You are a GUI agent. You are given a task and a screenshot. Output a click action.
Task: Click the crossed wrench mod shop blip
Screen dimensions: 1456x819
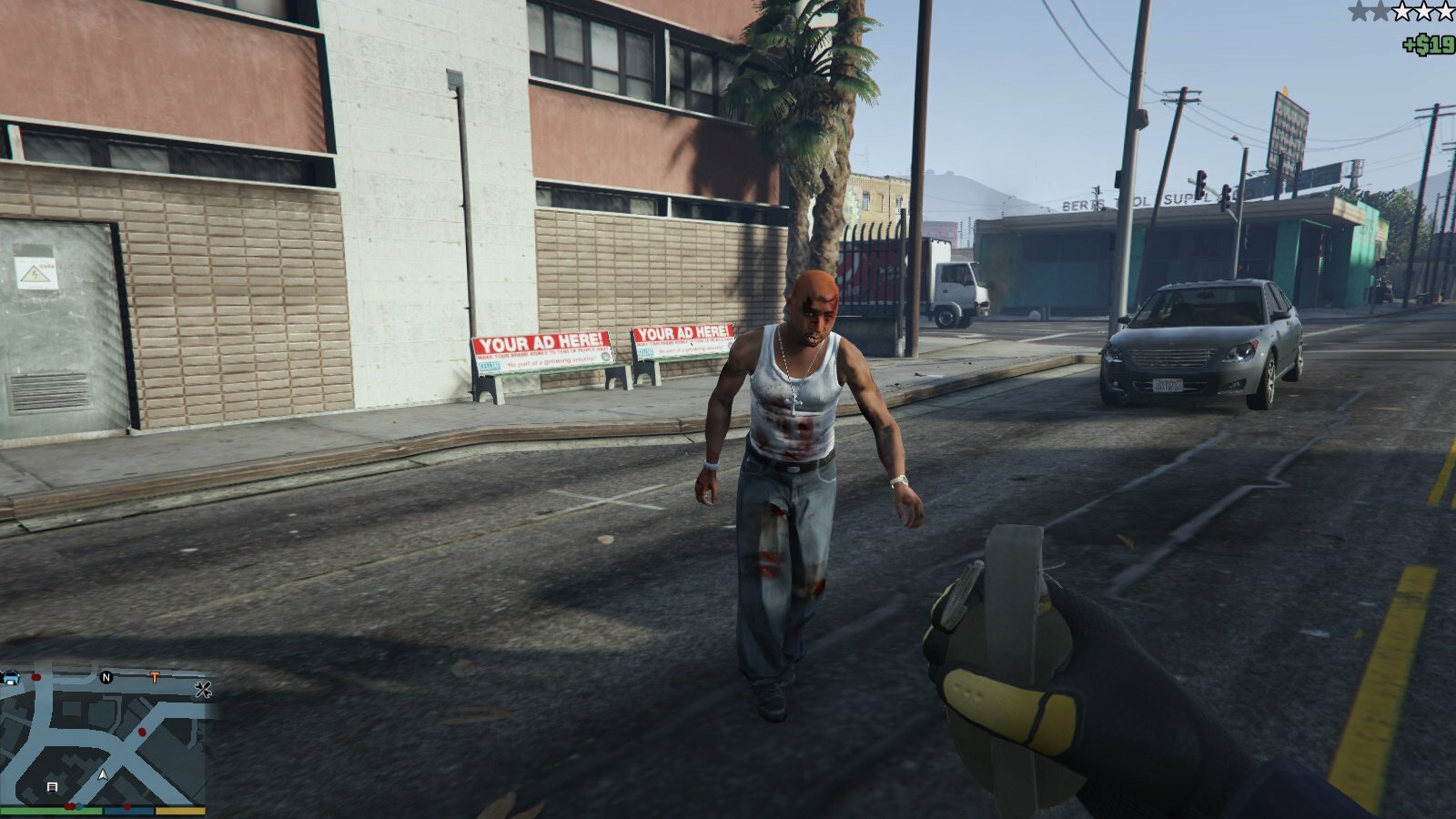[x=203, y=690]
